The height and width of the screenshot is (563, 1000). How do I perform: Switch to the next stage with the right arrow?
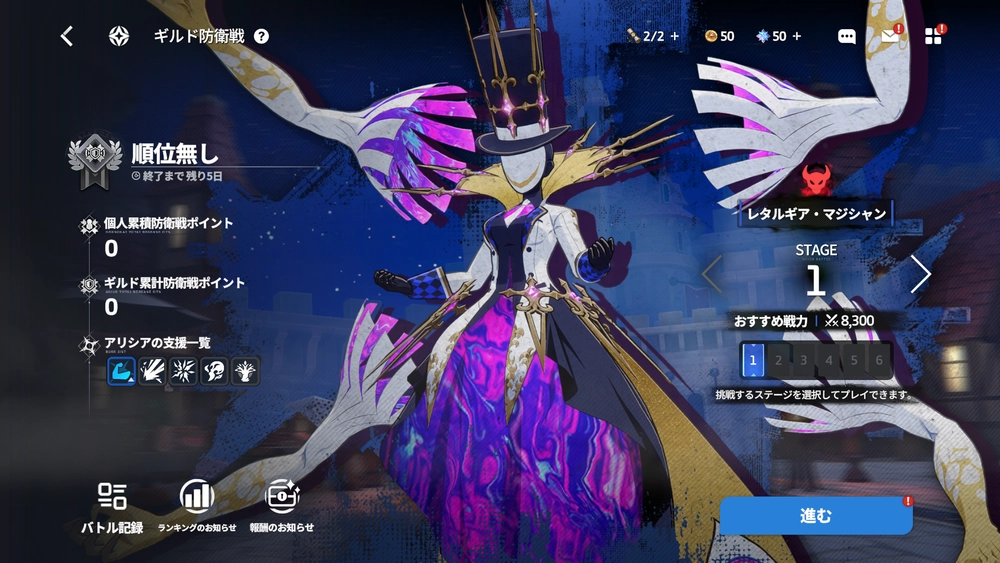[x=920, y=274]
